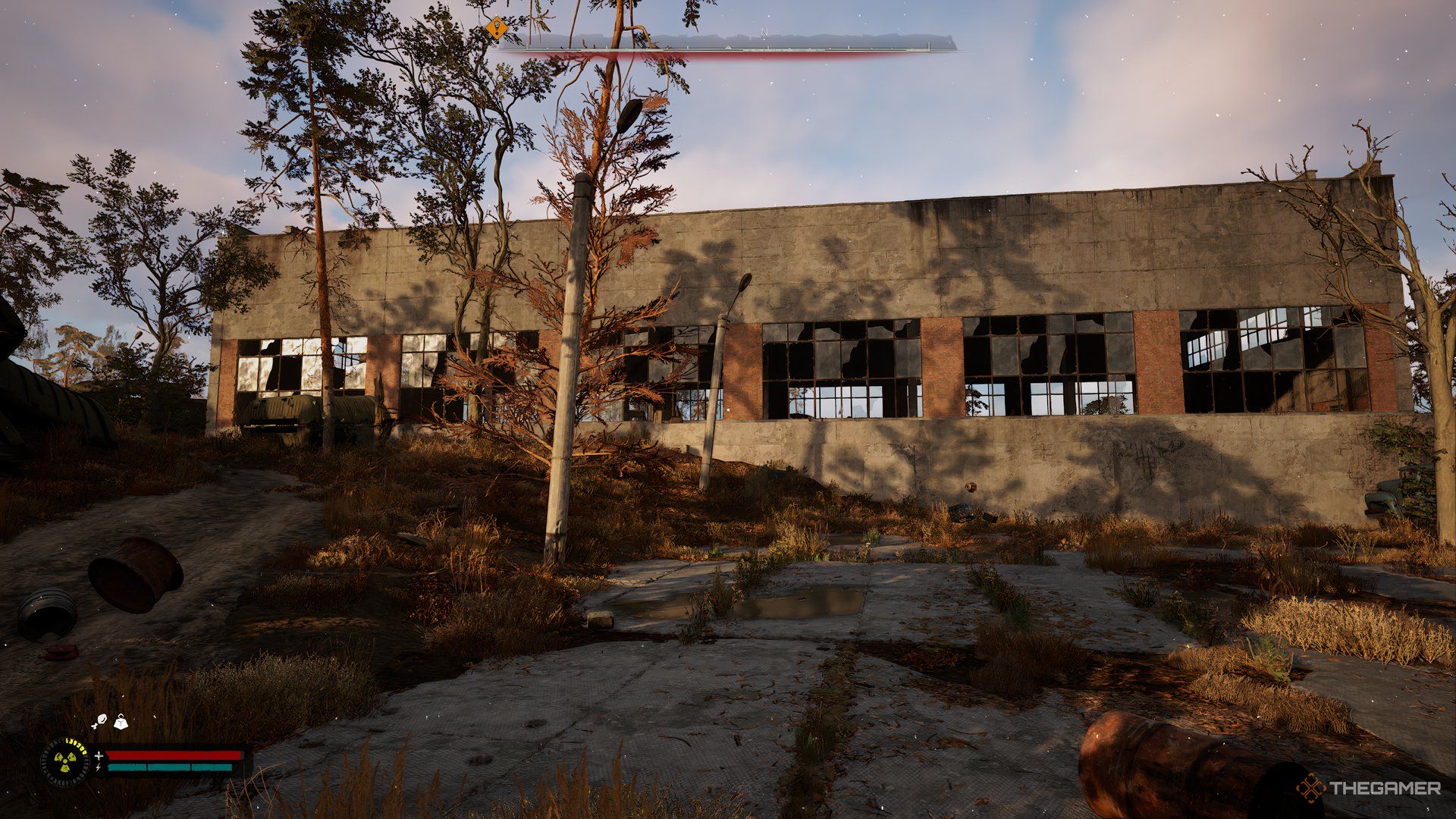The image size is (1456, 819).
Task: Click the yellow radiation detector dial
Action: (x=65, y=761)
